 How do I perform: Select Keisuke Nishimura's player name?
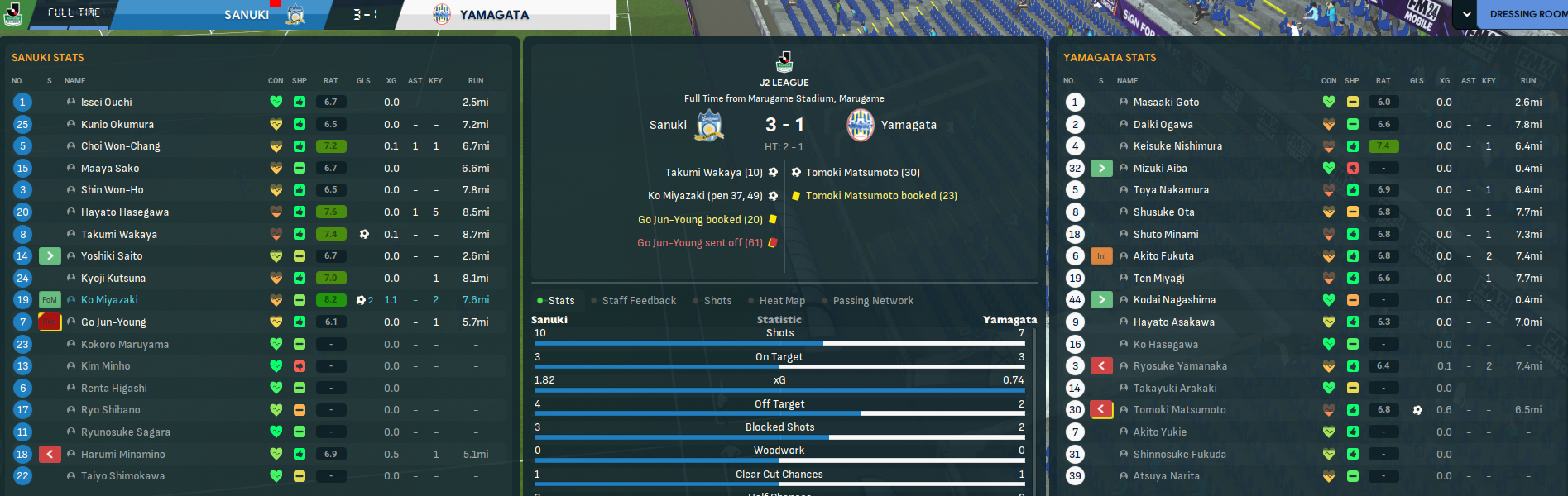tap(1177, 146)
